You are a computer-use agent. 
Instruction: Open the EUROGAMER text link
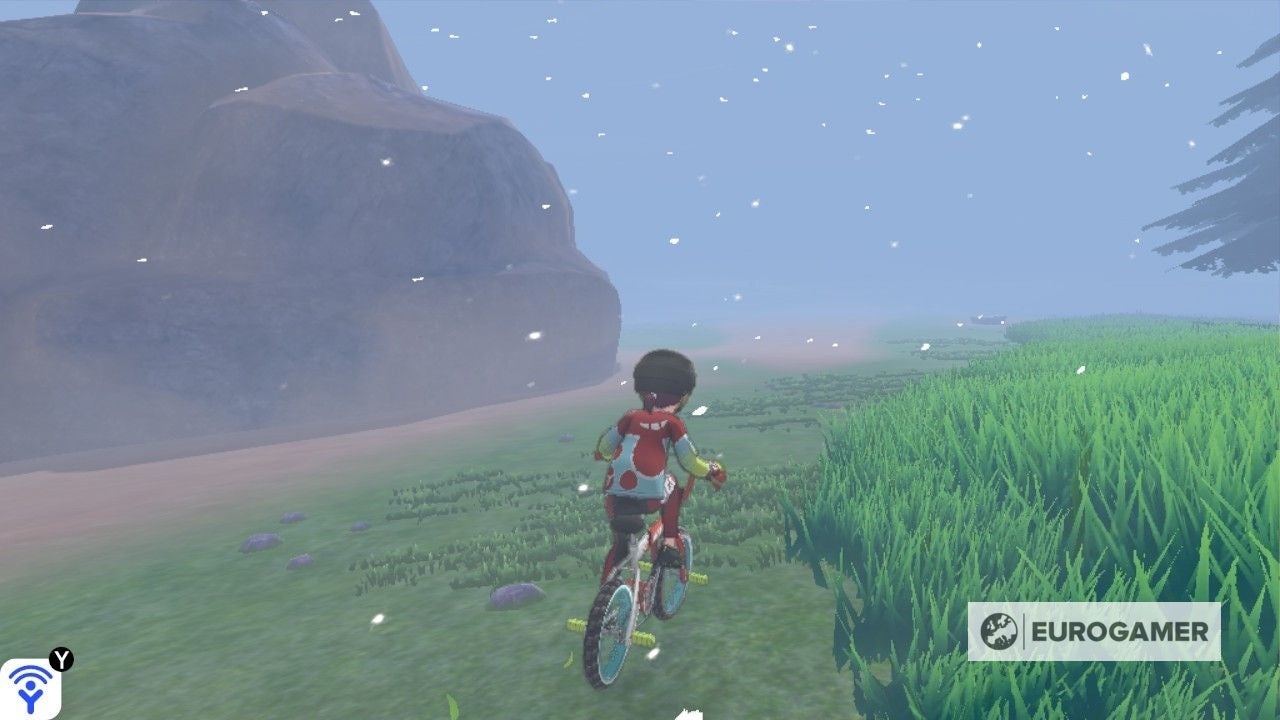pos(1122,630)
